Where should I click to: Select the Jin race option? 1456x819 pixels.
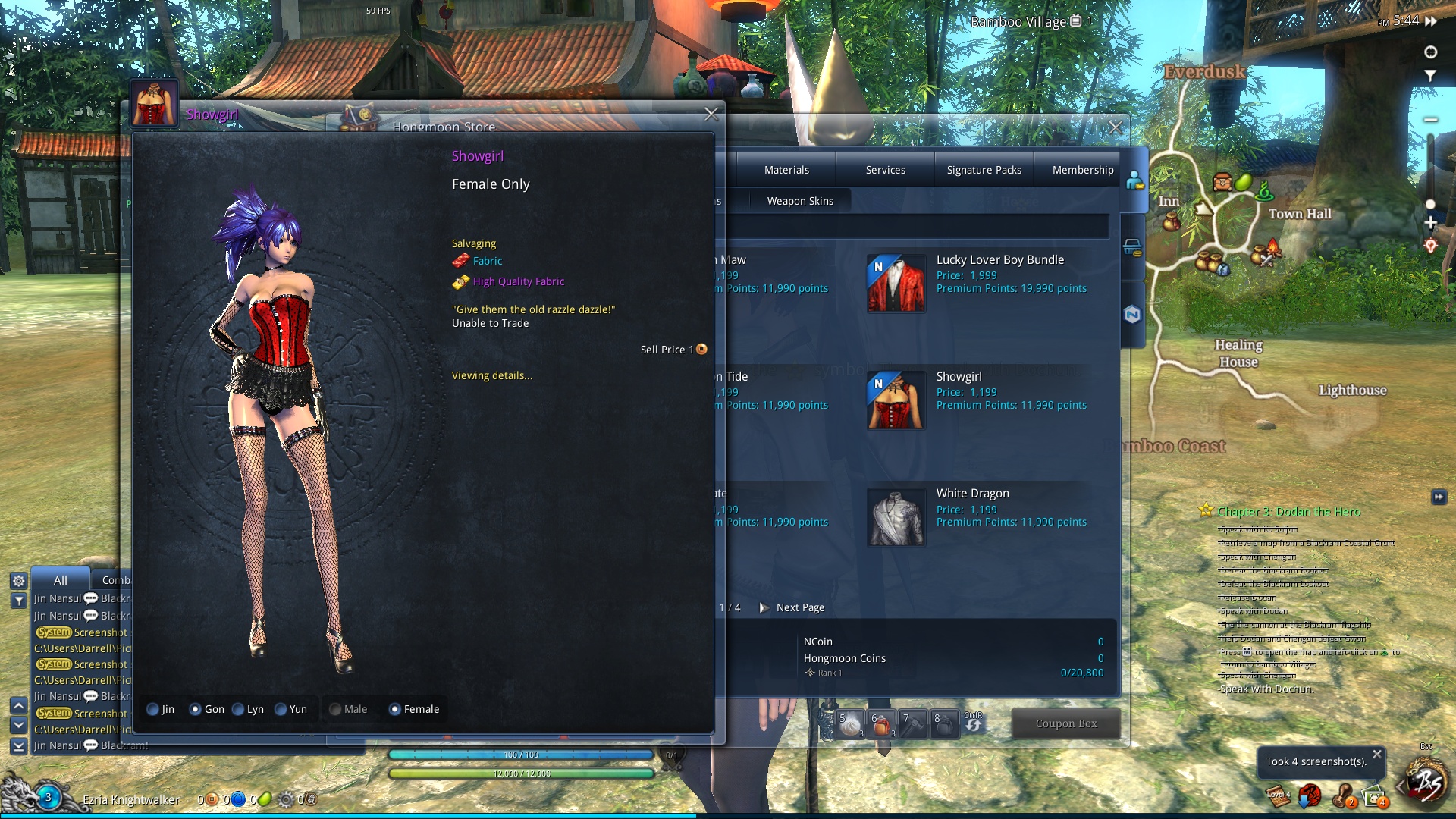point(153,710)
